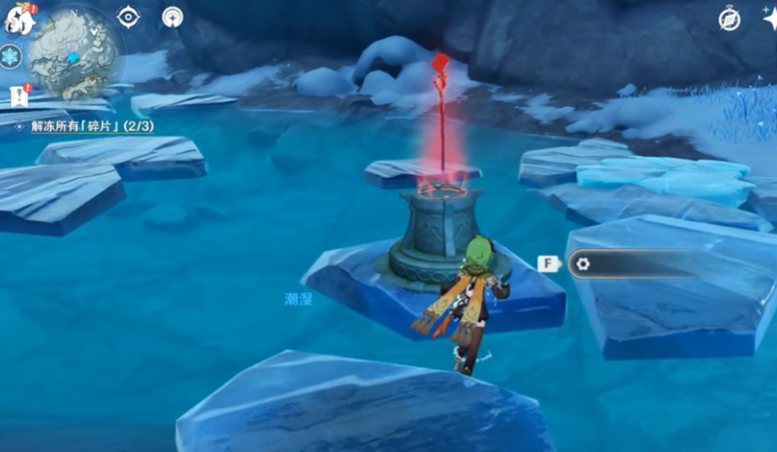Click the snowflake sheer cold icon
This screenshot has height=452, width=777.
(x=11, y=57)
